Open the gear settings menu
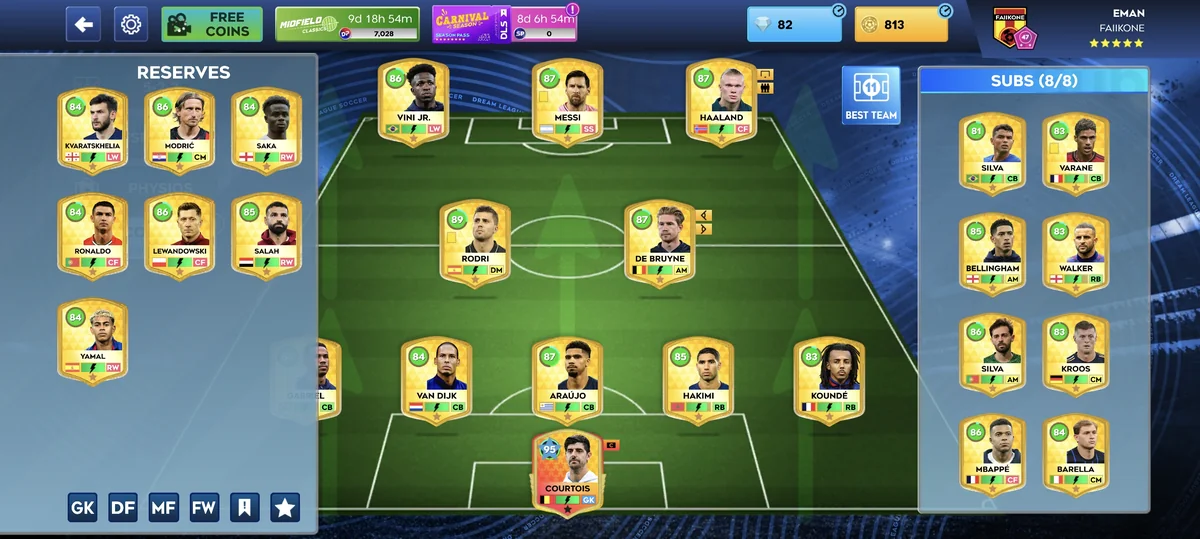The width and height of the screenshot is (1200, 539). tap(130, 24)
